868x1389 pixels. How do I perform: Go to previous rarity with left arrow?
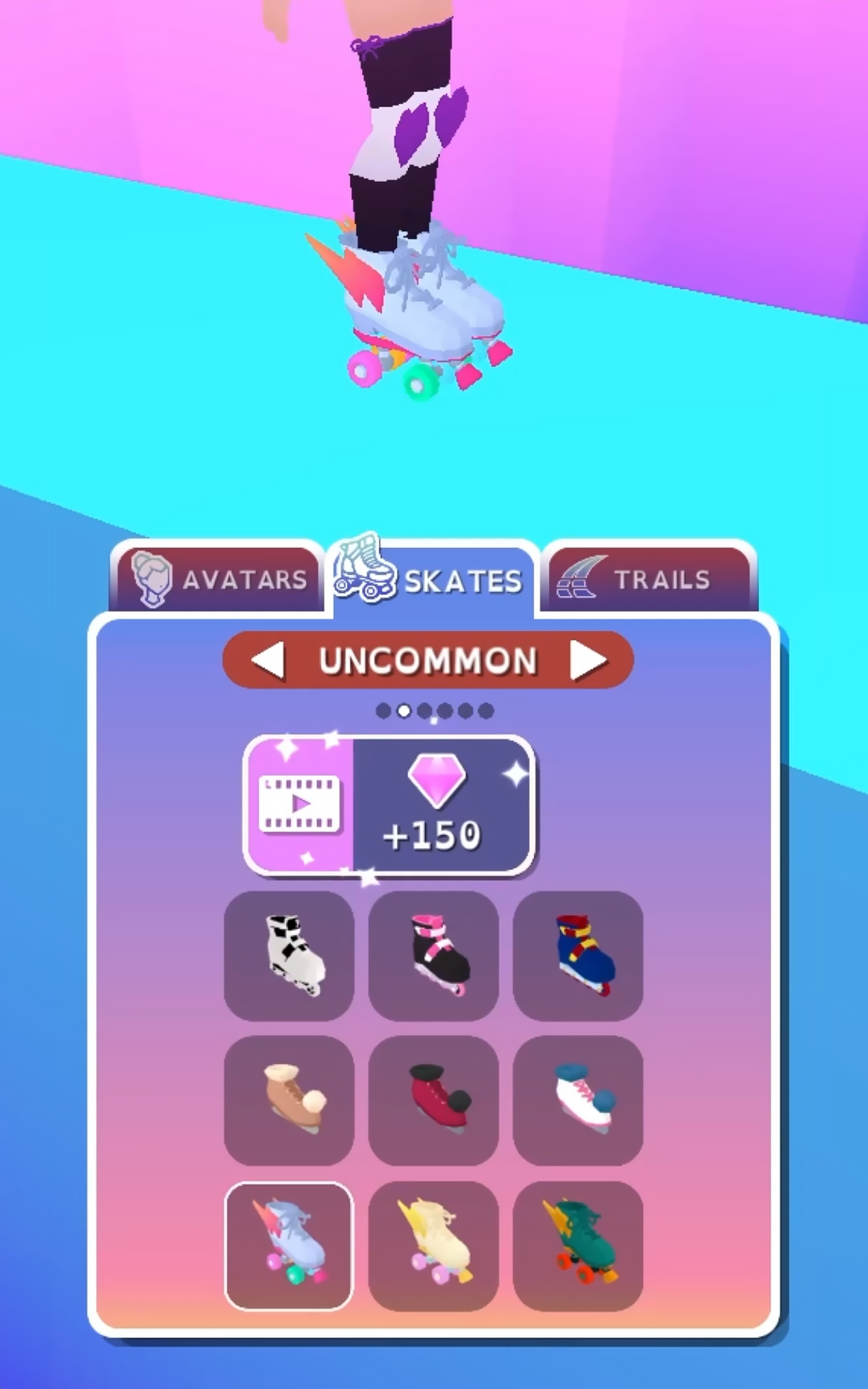(269, 660)
